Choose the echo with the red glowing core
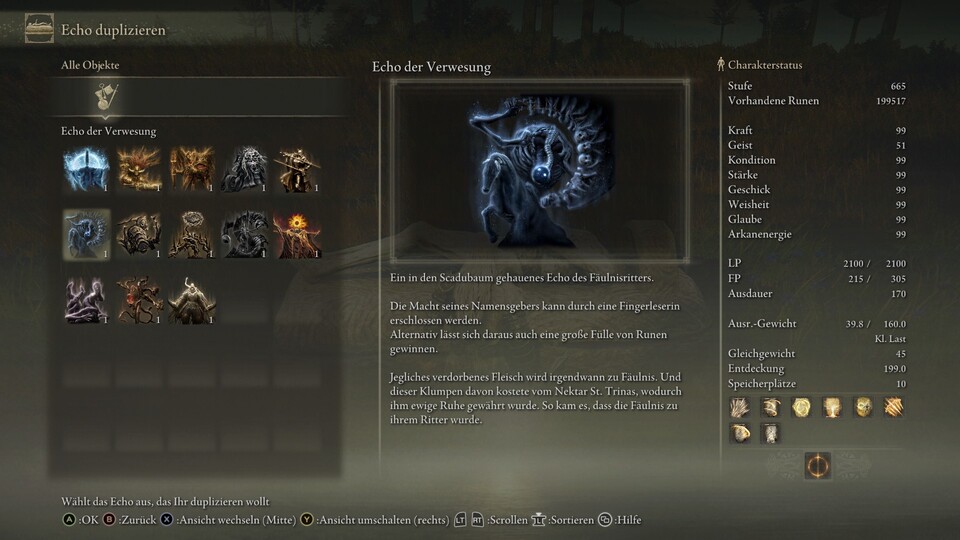960x540 pixels. point(139,298)
